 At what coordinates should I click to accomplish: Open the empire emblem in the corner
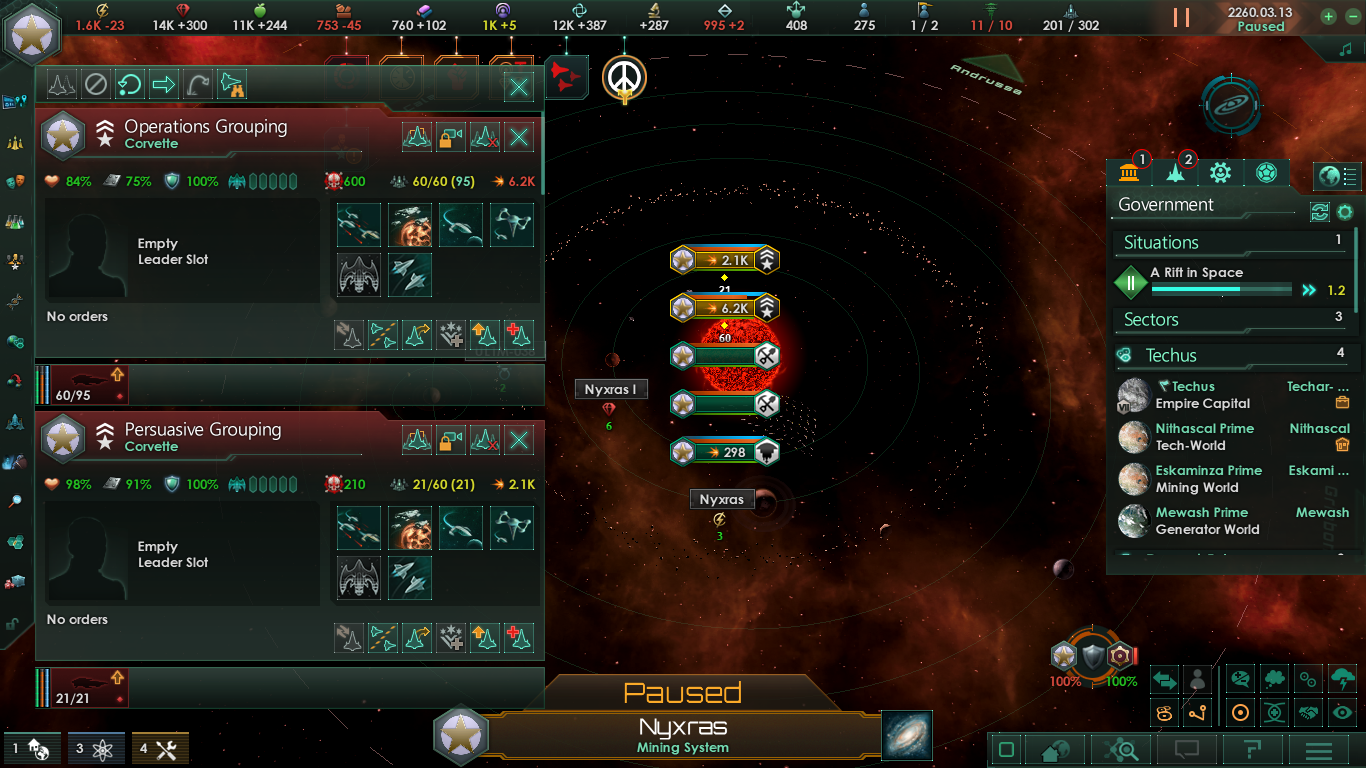pos(32,32)
